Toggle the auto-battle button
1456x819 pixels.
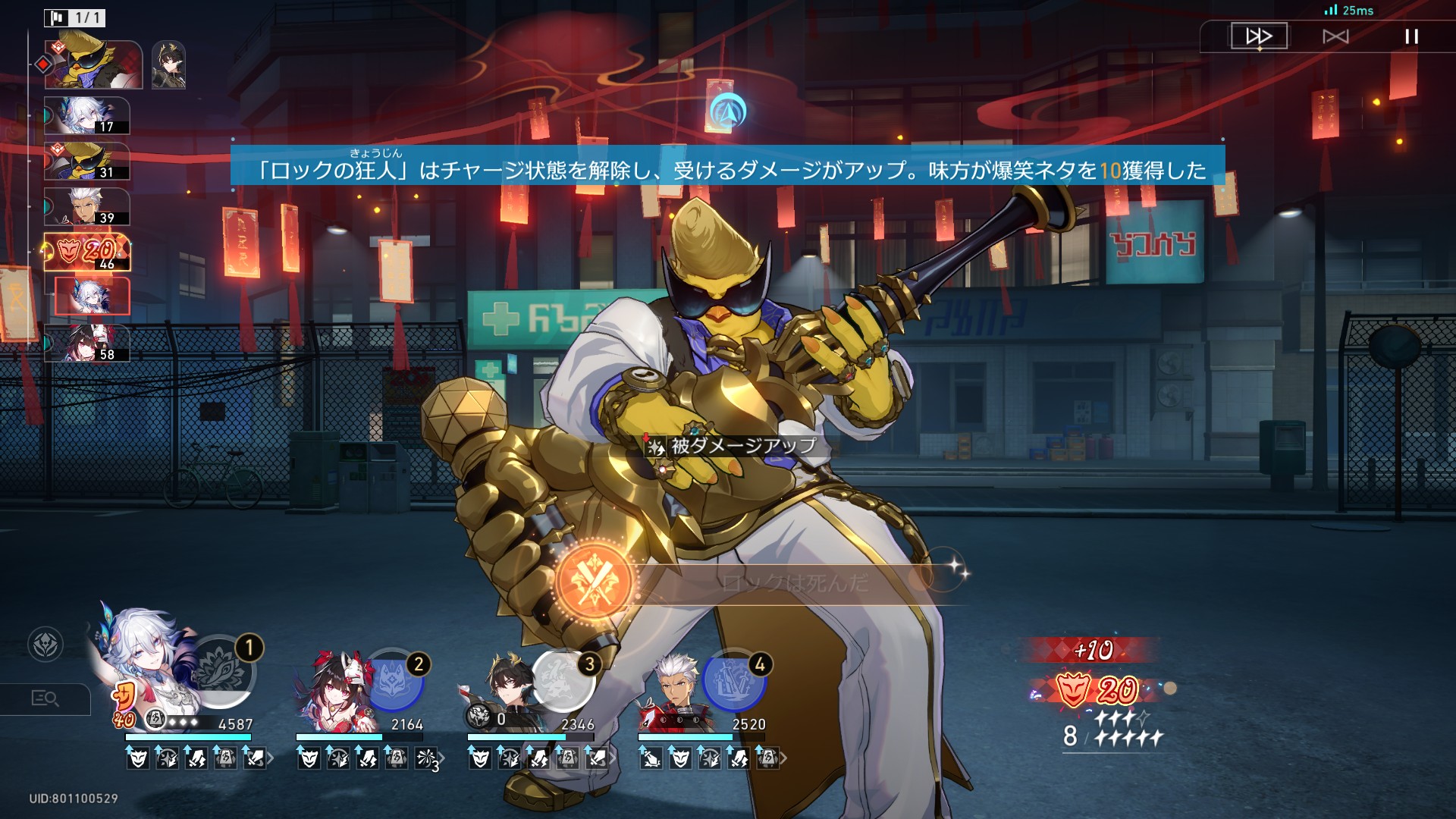(x=1335, y=36)
